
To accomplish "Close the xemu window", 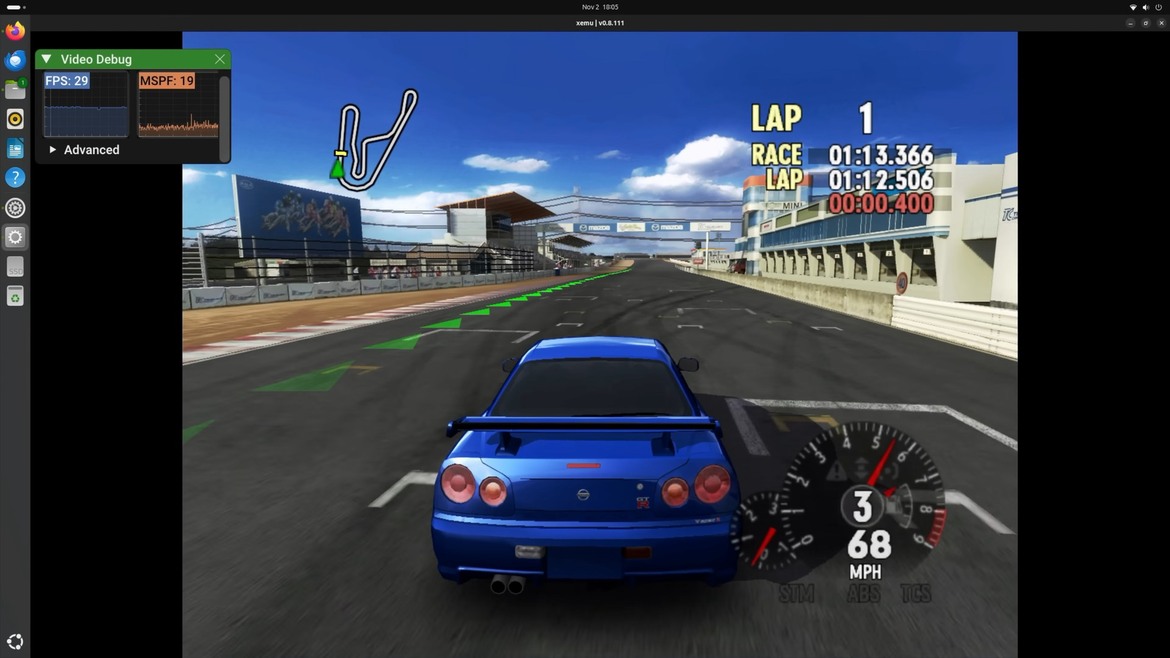I will click(x=1160, y=22).
